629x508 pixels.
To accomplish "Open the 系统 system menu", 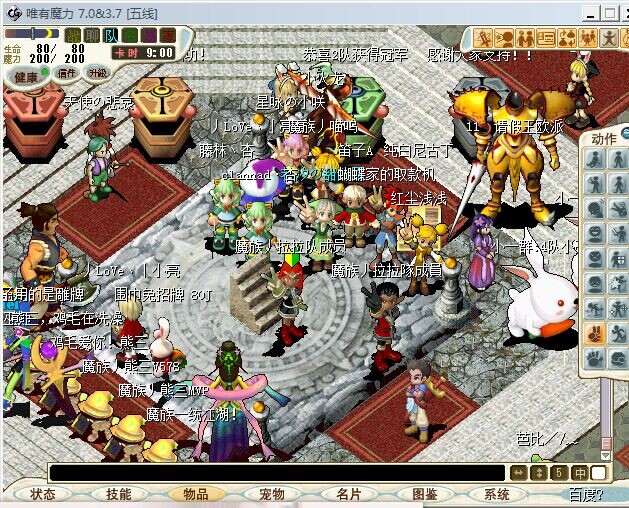I will pyautogui.click(x=497, y=494).
